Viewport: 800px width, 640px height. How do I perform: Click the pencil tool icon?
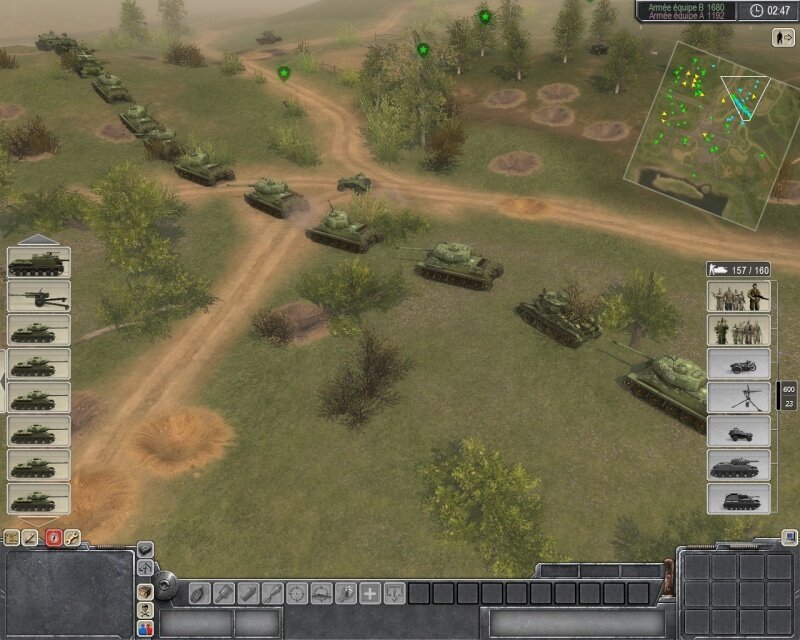(32, 537)
